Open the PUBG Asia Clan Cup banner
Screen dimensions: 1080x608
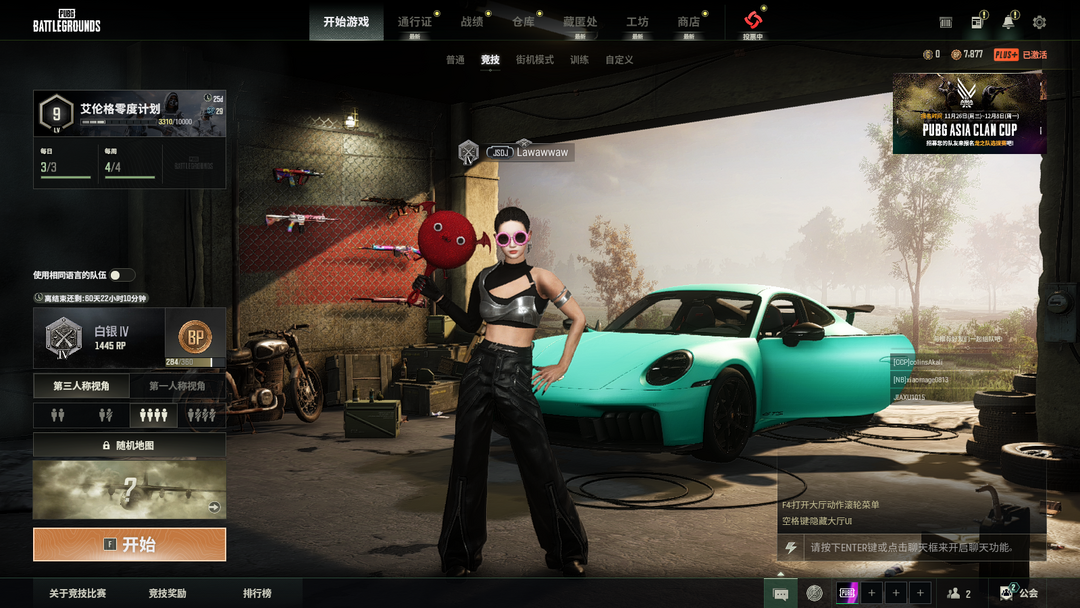coord(969,114)
